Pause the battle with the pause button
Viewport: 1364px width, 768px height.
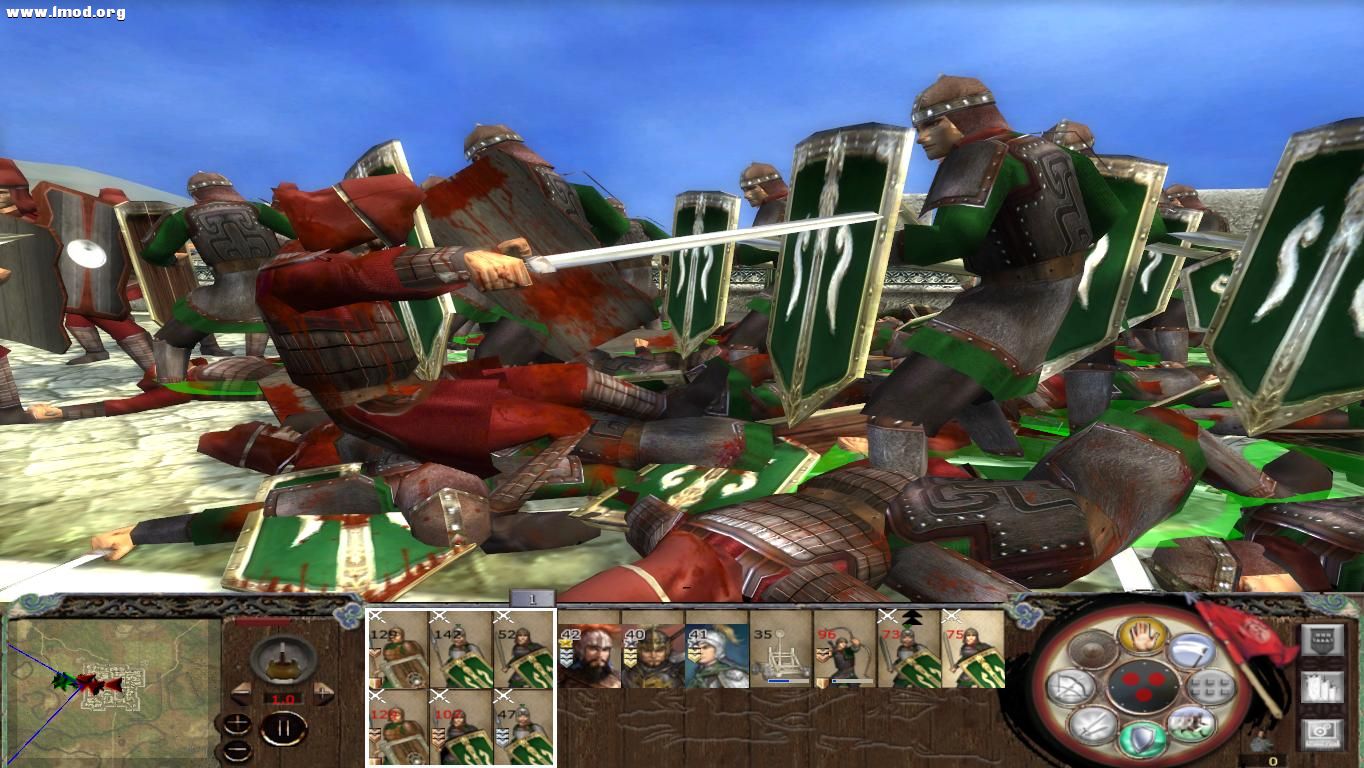click(284, 726)
